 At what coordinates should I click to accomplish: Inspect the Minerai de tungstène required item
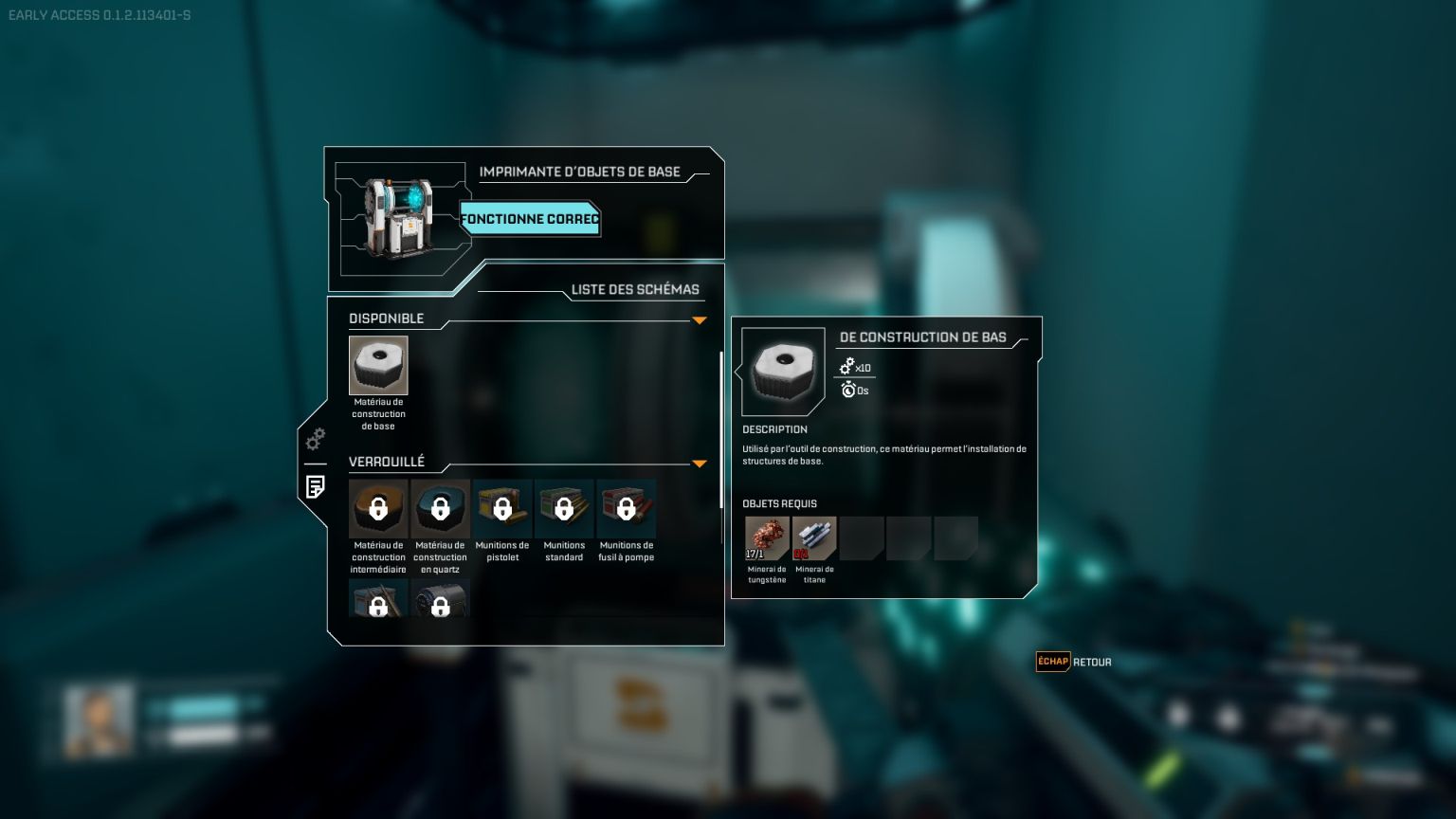[767, 538]
